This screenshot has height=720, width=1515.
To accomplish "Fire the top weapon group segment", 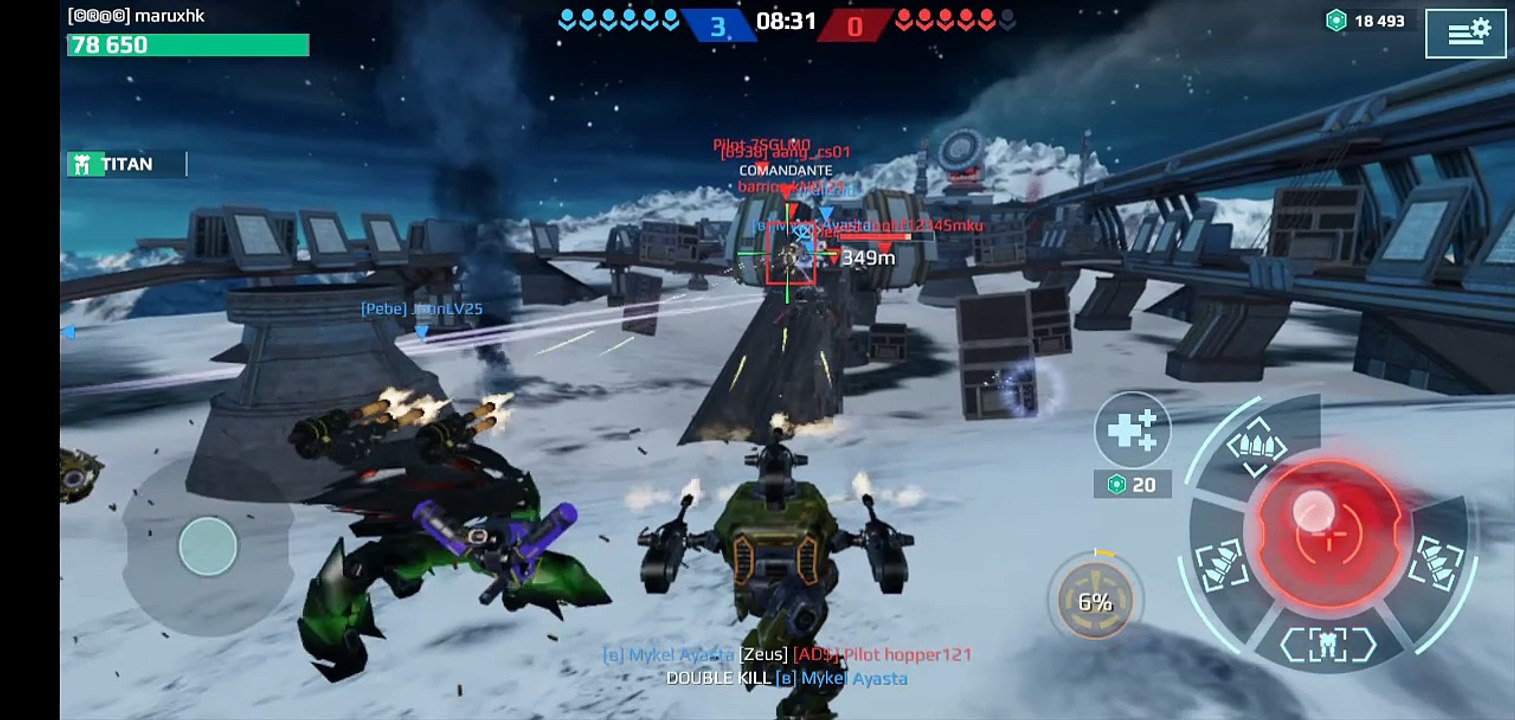I will 1256,446.
